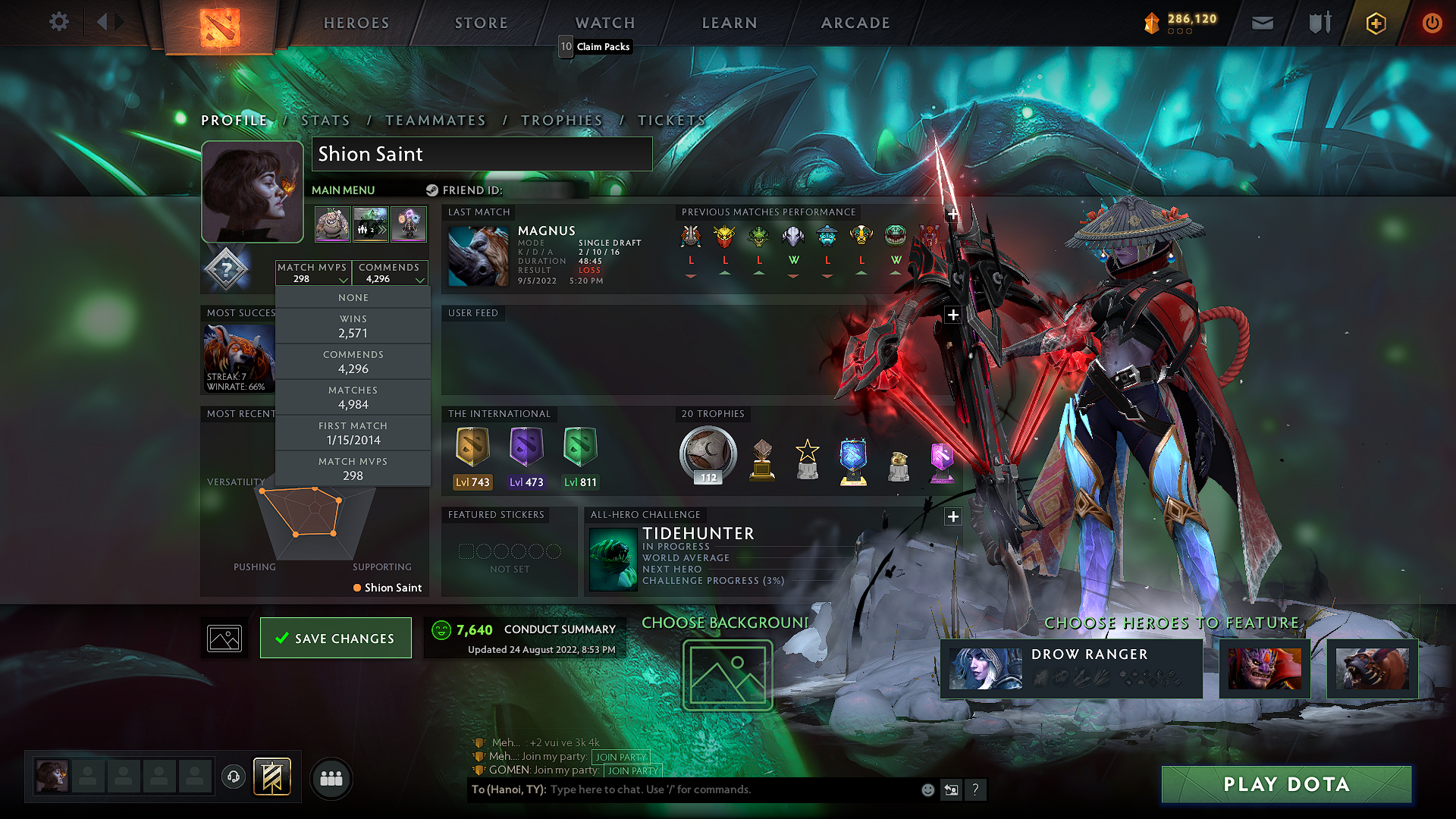Choose Wins in the stat dropdown list
This screenshot has width=1456, height=819.
click(353, 327)
